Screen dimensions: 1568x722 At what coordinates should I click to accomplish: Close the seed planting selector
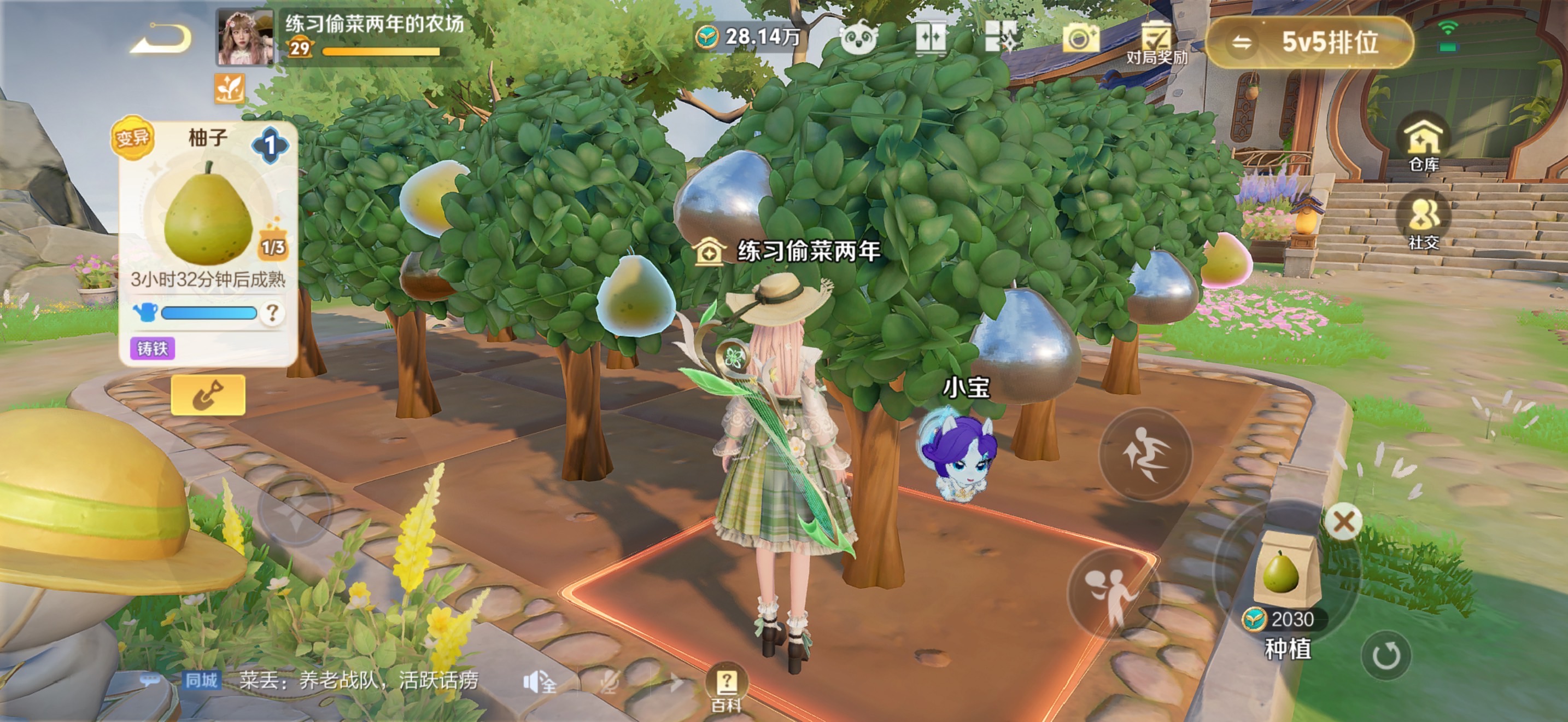(x=1343, y=521)
